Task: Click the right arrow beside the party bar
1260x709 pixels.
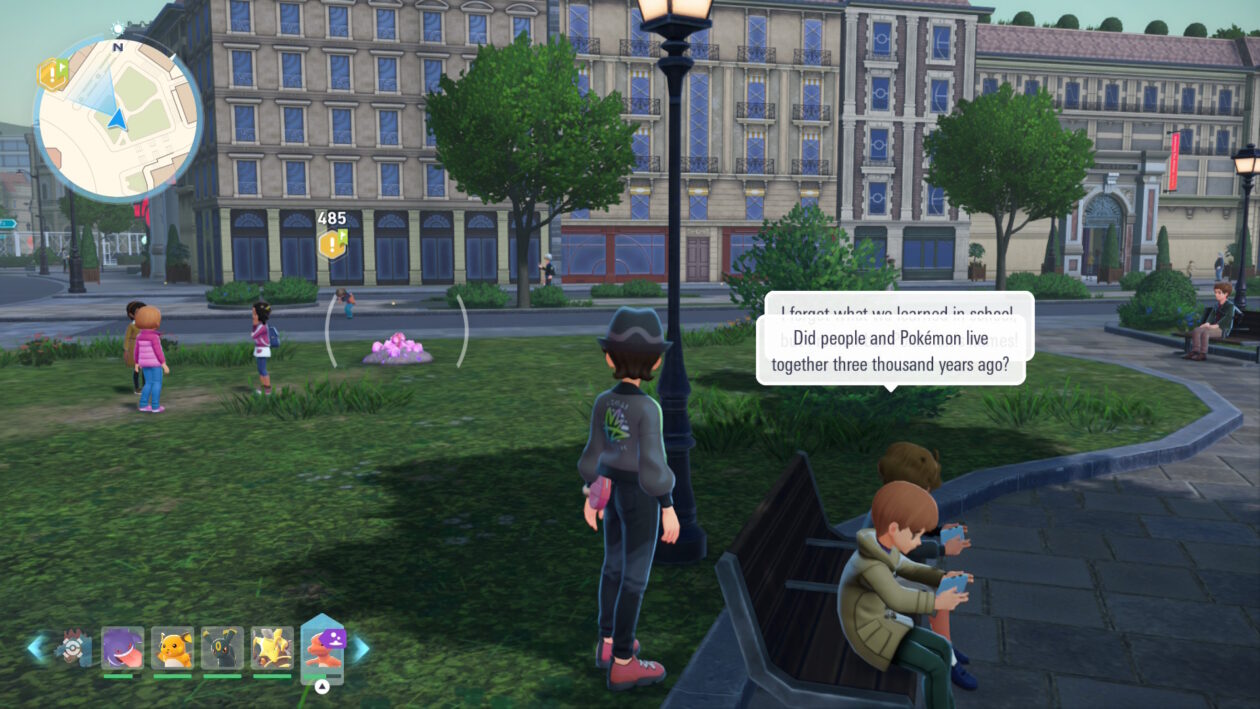Action: (359, 649)
